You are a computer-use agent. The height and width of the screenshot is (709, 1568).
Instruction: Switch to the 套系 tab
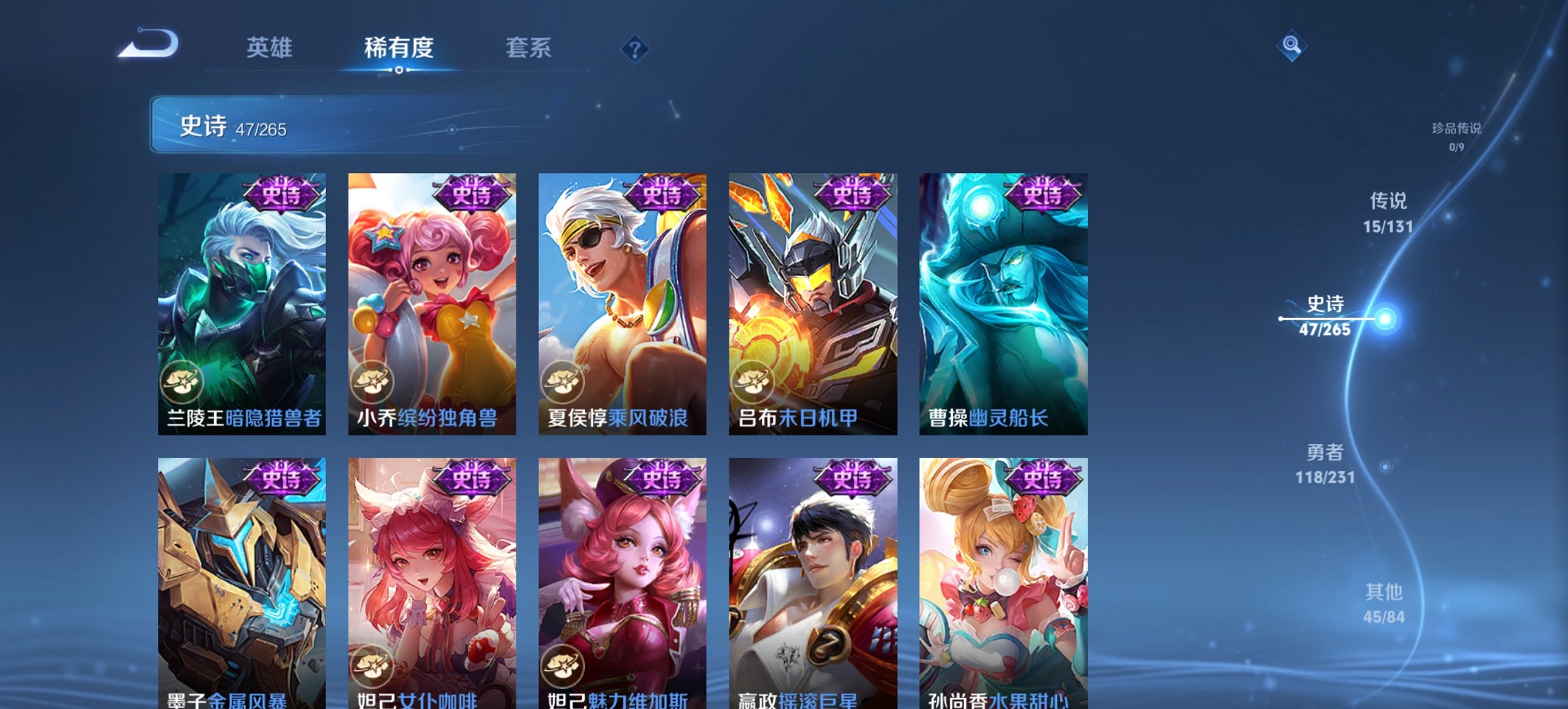click(x=528, y=48)
